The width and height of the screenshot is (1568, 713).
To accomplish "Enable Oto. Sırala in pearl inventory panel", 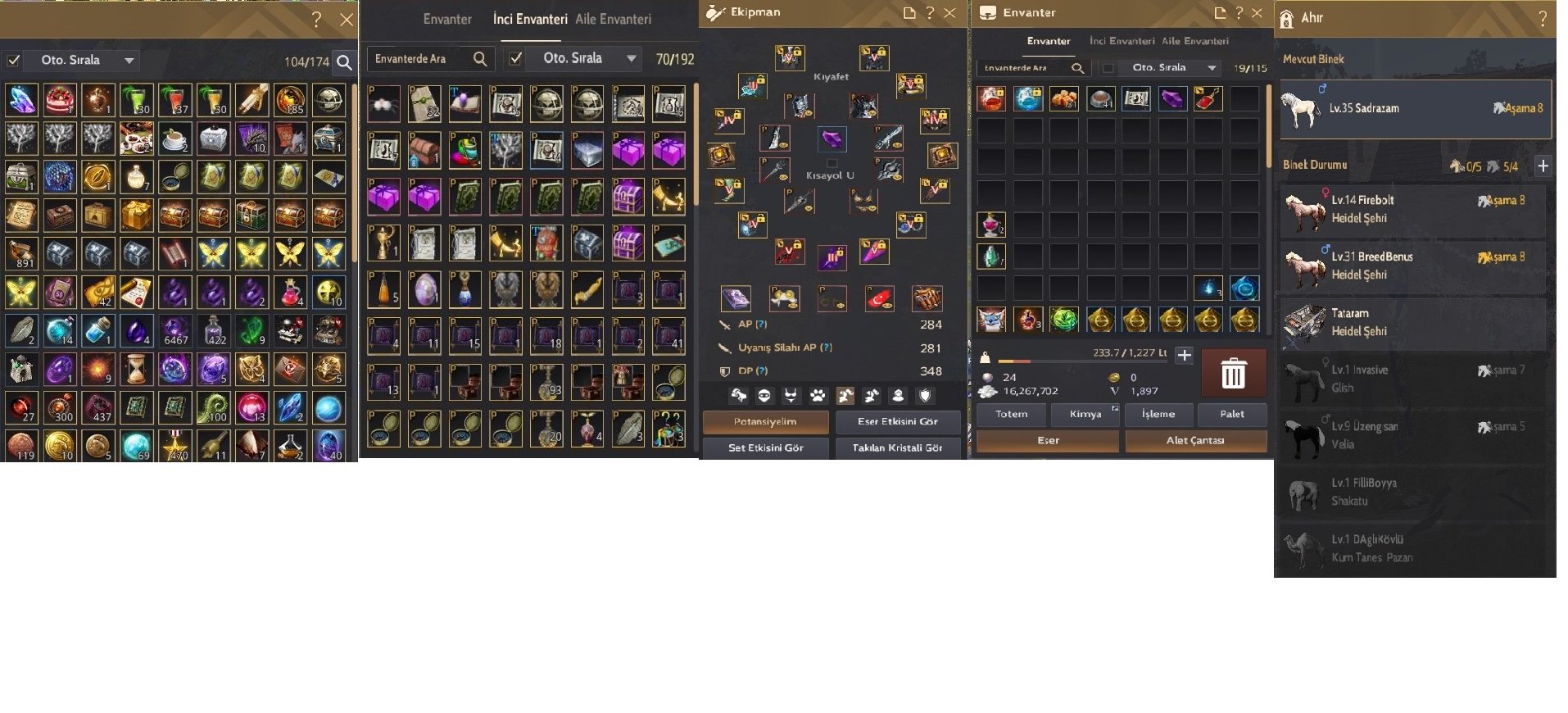I will click(514, 58).
